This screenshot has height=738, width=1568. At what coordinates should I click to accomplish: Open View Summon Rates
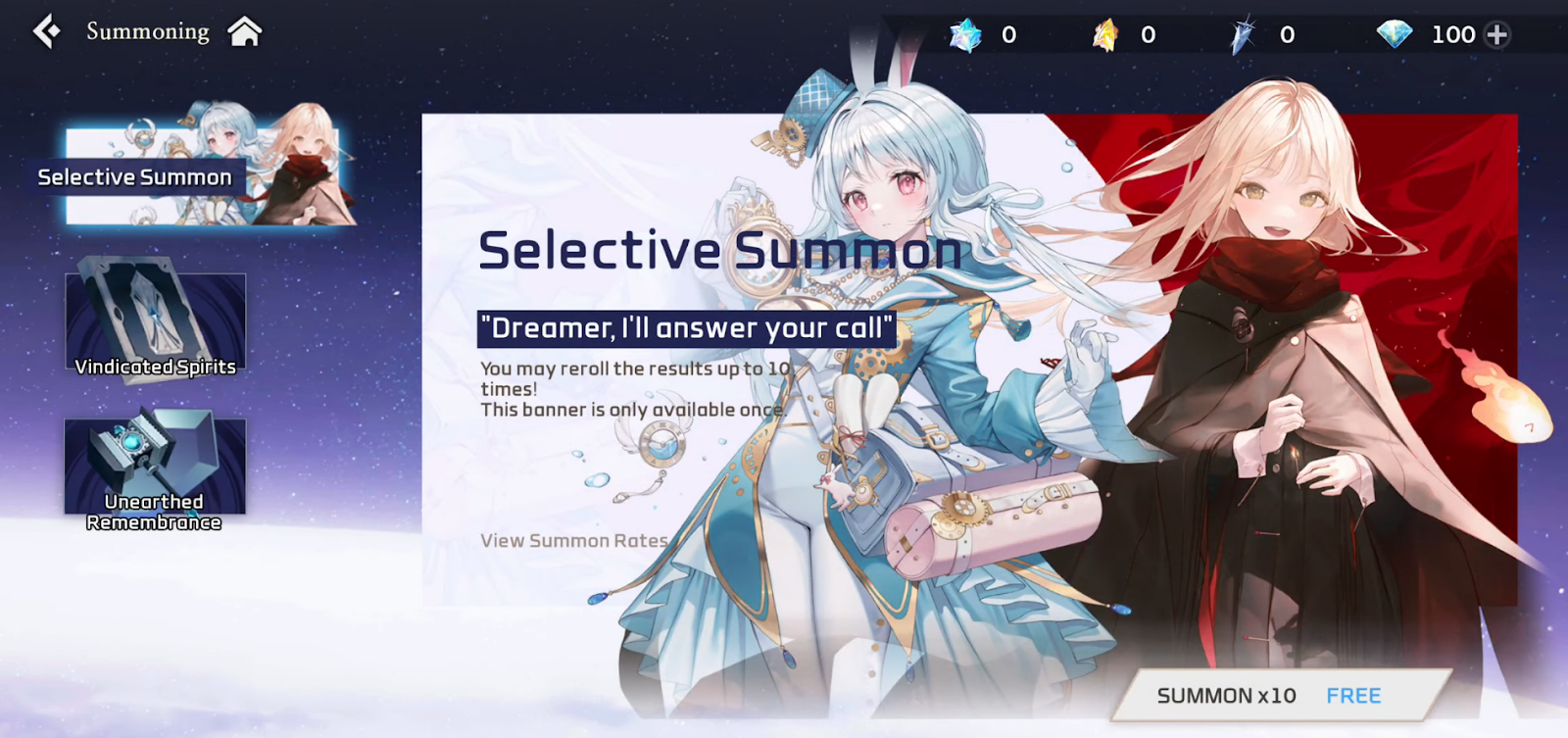(x=572, y=540)
